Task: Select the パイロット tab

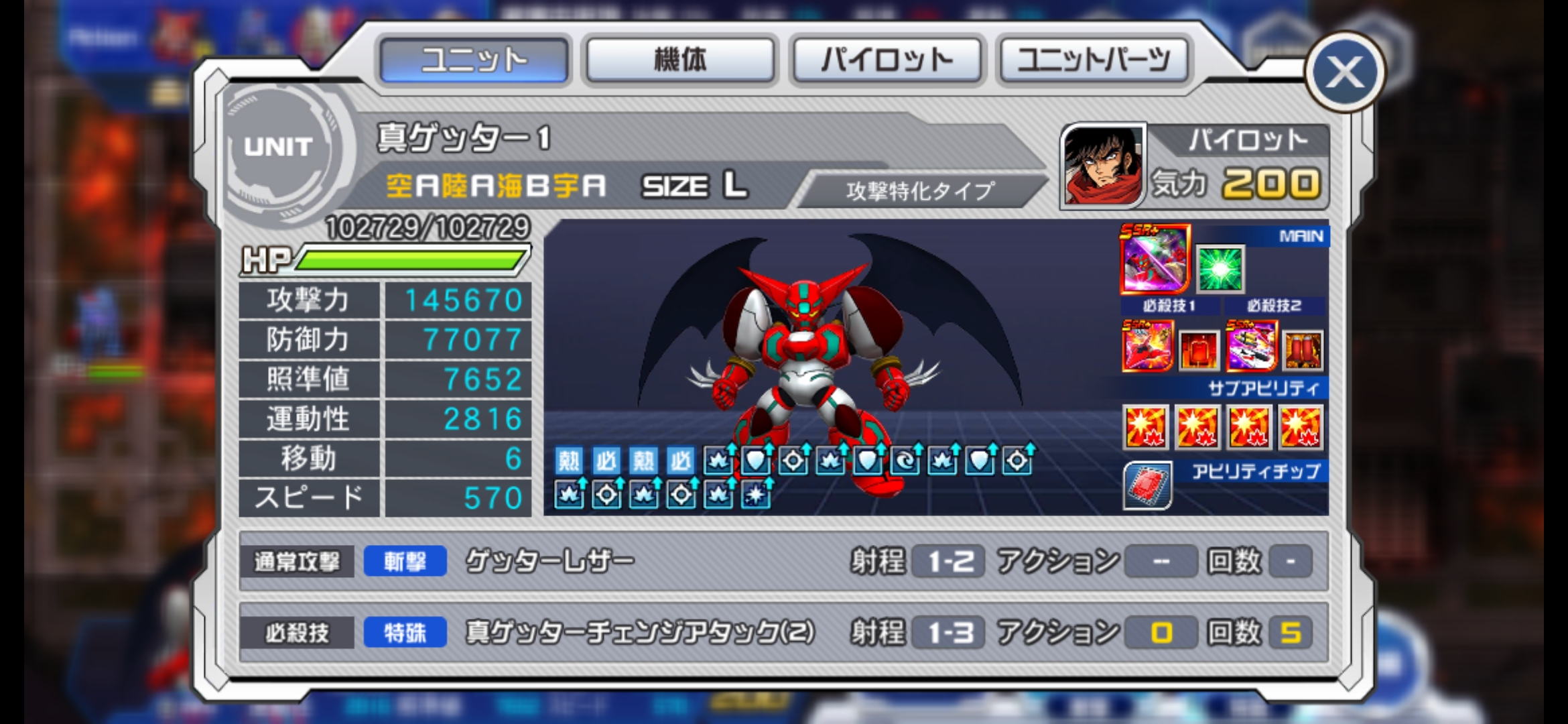Action: point(887,60)
